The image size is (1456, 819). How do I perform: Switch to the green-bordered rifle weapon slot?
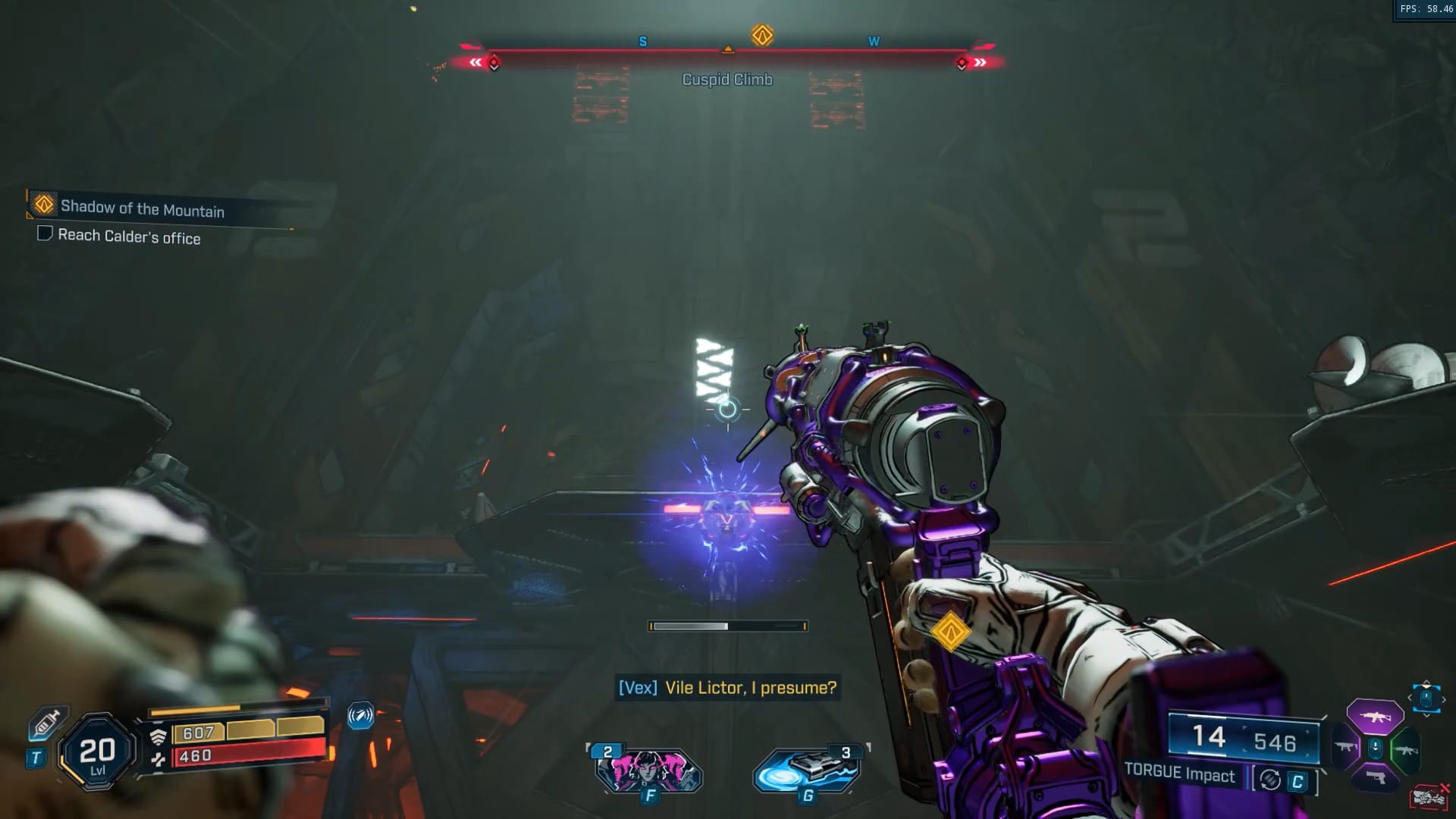pos(1404,750)
